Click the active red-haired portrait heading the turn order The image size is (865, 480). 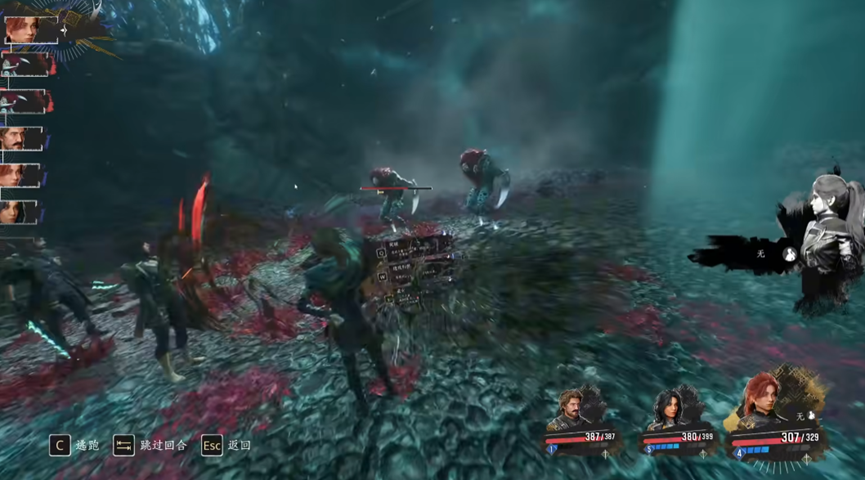point(24,29)
